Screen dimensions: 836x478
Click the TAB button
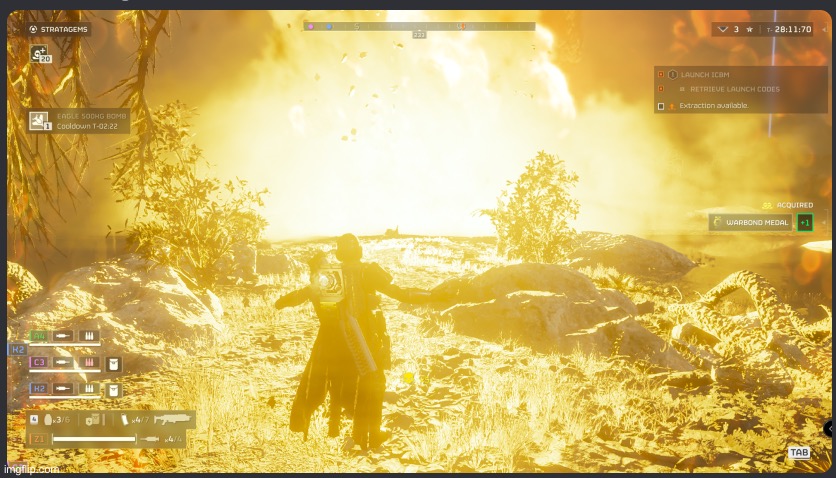click(799, 453)
